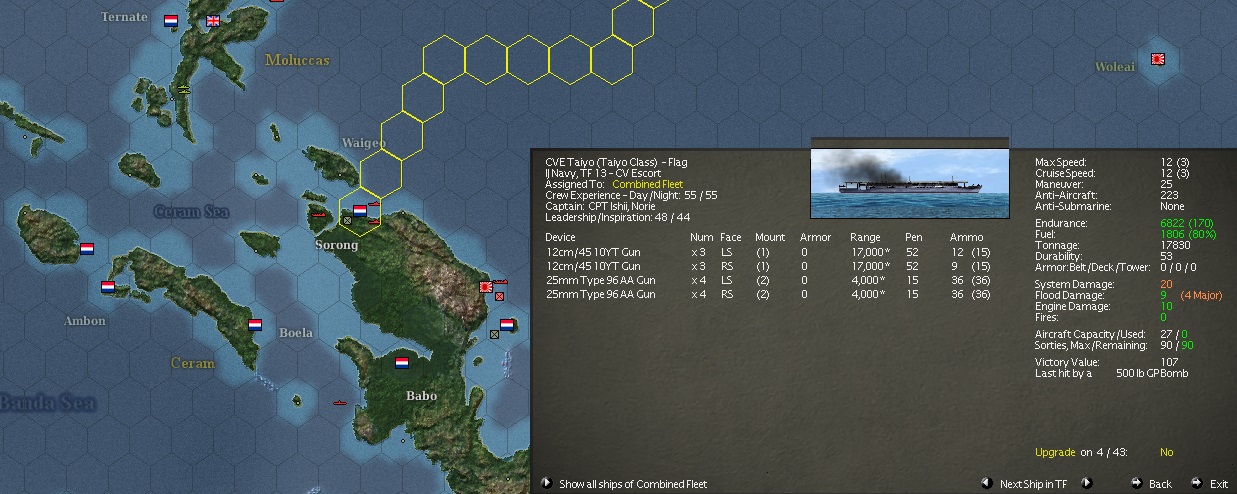Select the Woleai Japanese base marker

coord(1158,59)
